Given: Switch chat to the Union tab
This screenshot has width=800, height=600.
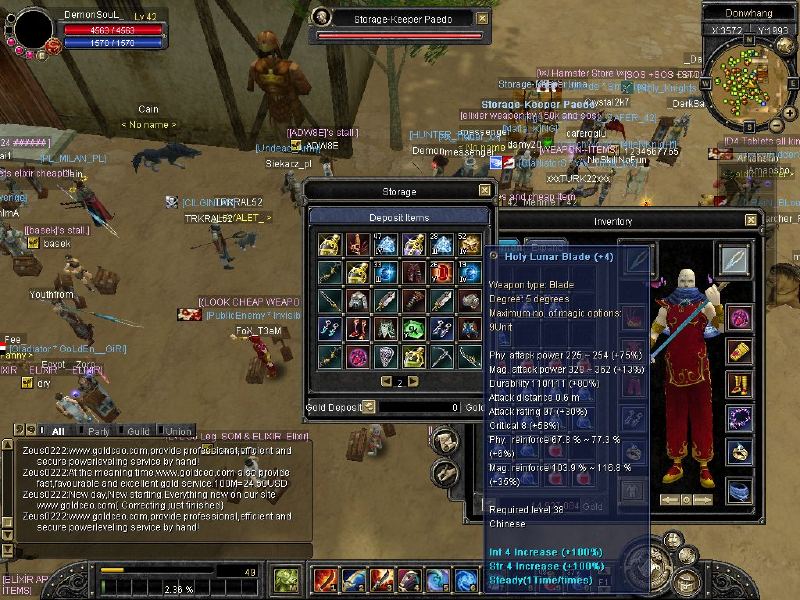Looking at the screenshot, I should (x=178, y=431).
